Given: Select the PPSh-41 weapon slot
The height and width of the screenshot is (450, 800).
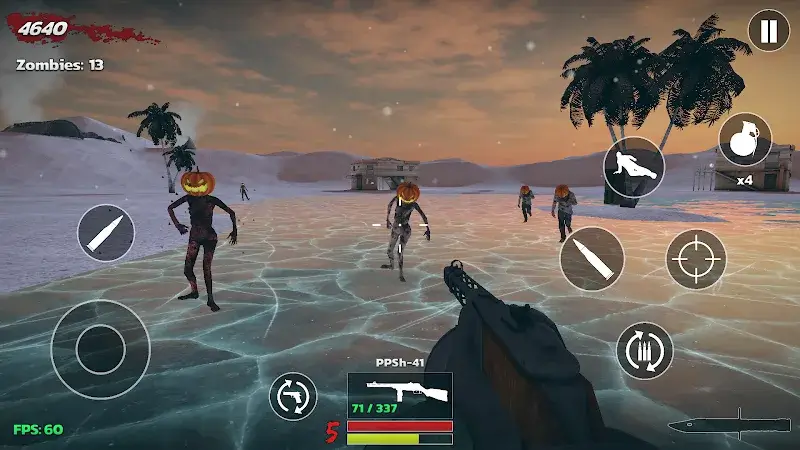Looking at the screenshot, I should click(399, 395).
